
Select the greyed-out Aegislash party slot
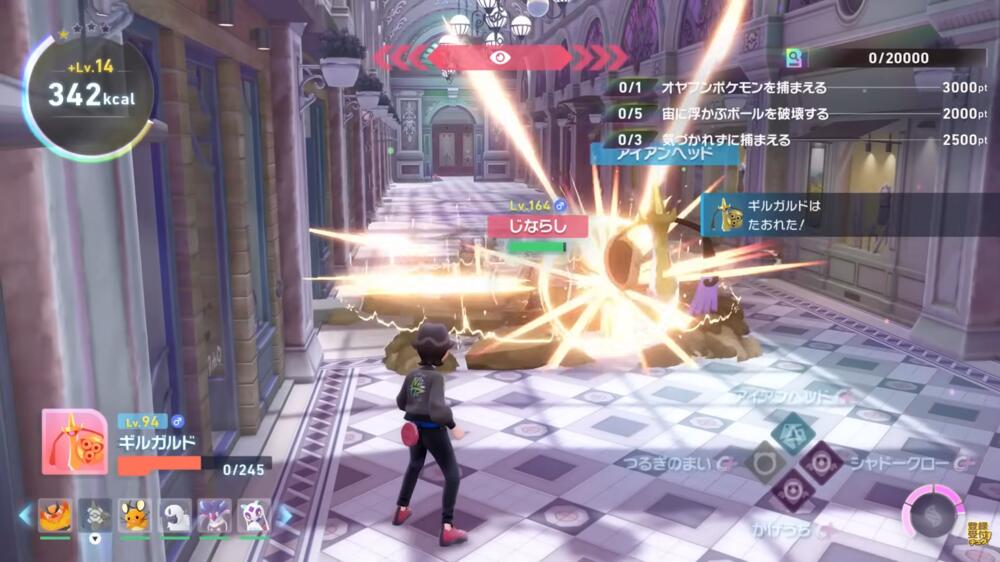pos(95,516)
